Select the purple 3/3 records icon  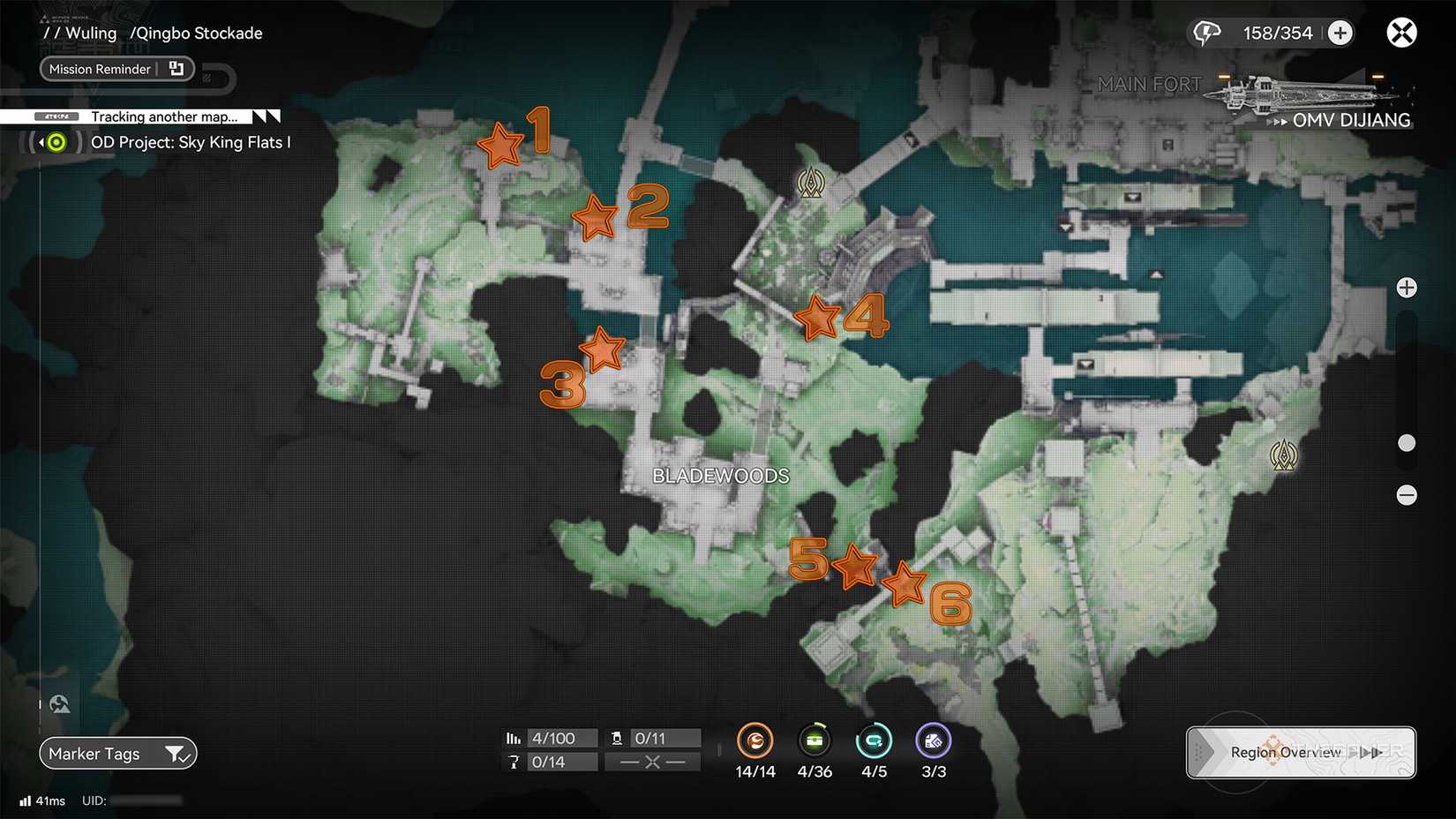(933, 741)
